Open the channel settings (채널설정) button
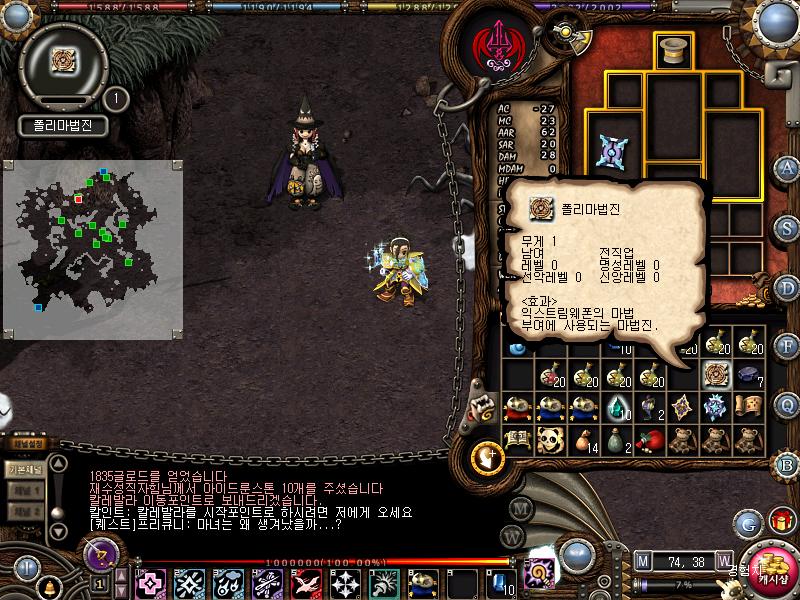 25,443
